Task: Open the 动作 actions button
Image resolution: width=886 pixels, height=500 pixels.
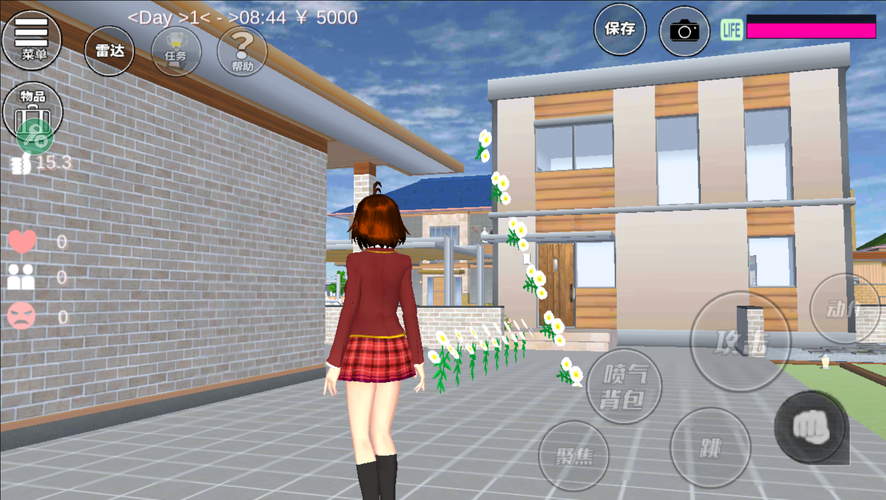Action: (x=843, y=308)
